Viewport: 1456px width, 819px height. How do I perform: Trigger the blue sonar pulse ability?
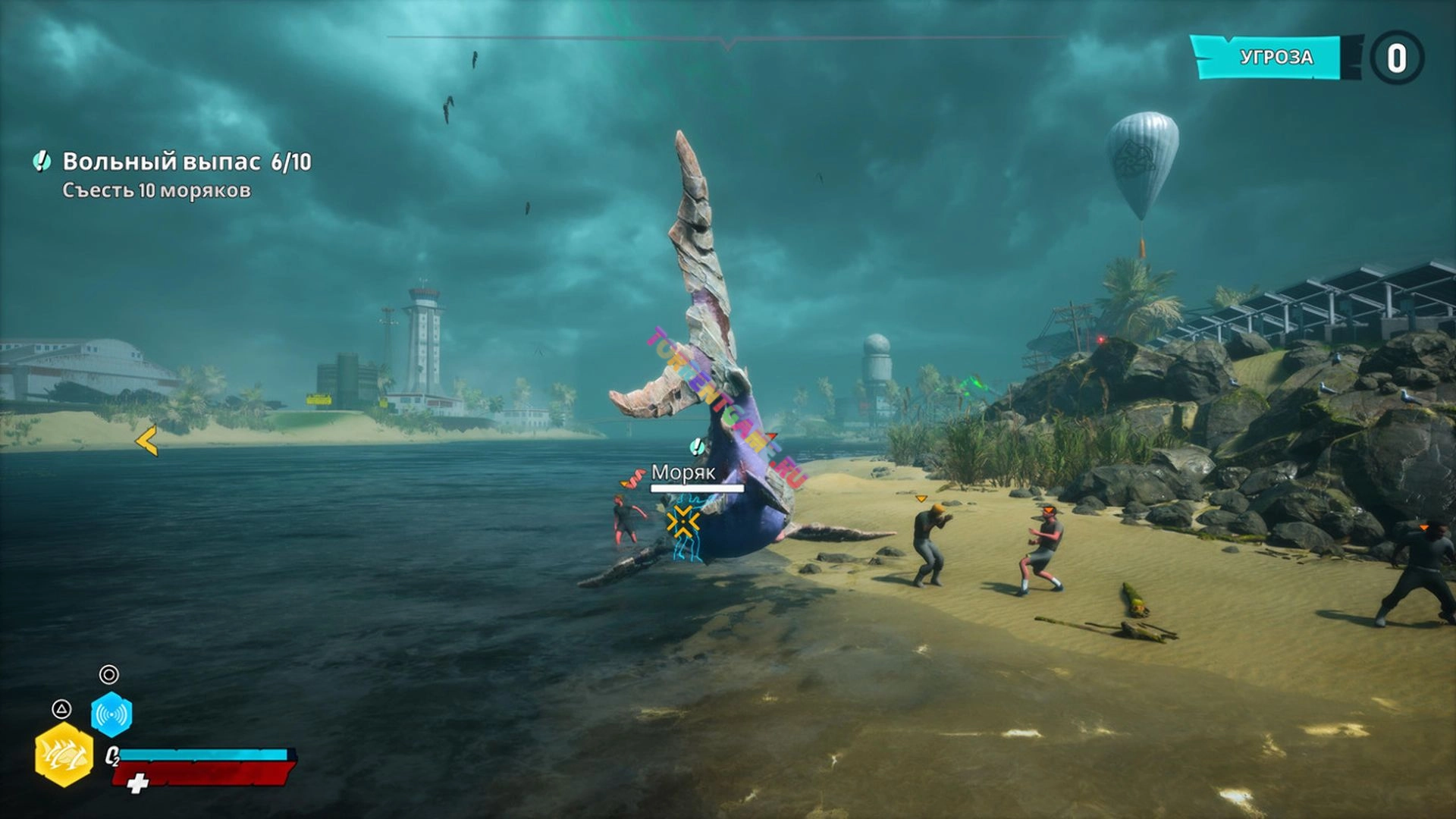111,714
